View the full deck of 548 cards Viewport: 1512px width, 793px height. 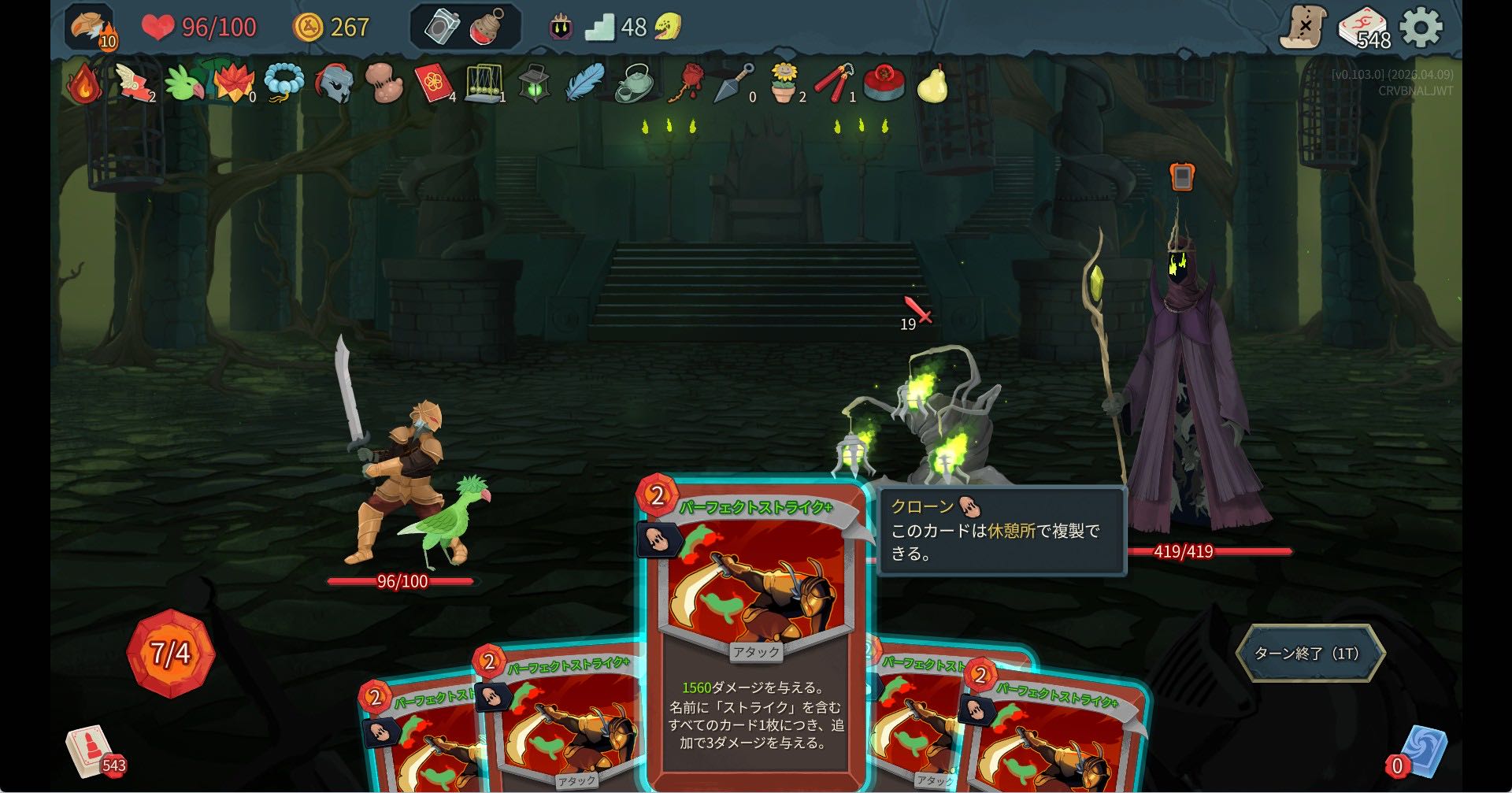[x=1363, y=29]
